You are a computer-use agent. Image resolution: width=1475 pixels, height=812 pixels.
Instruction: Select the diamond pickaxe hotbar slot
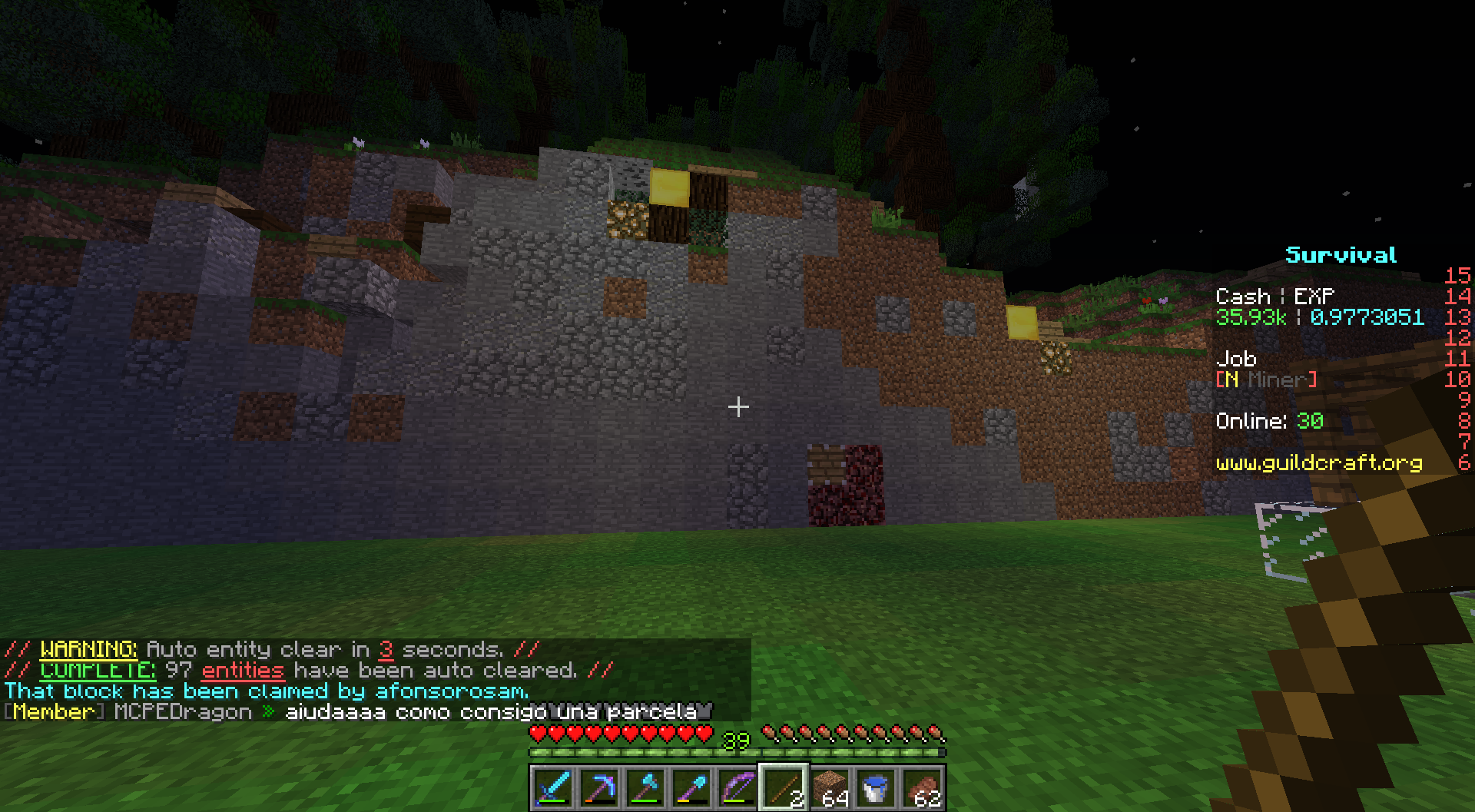pos(598,788)
